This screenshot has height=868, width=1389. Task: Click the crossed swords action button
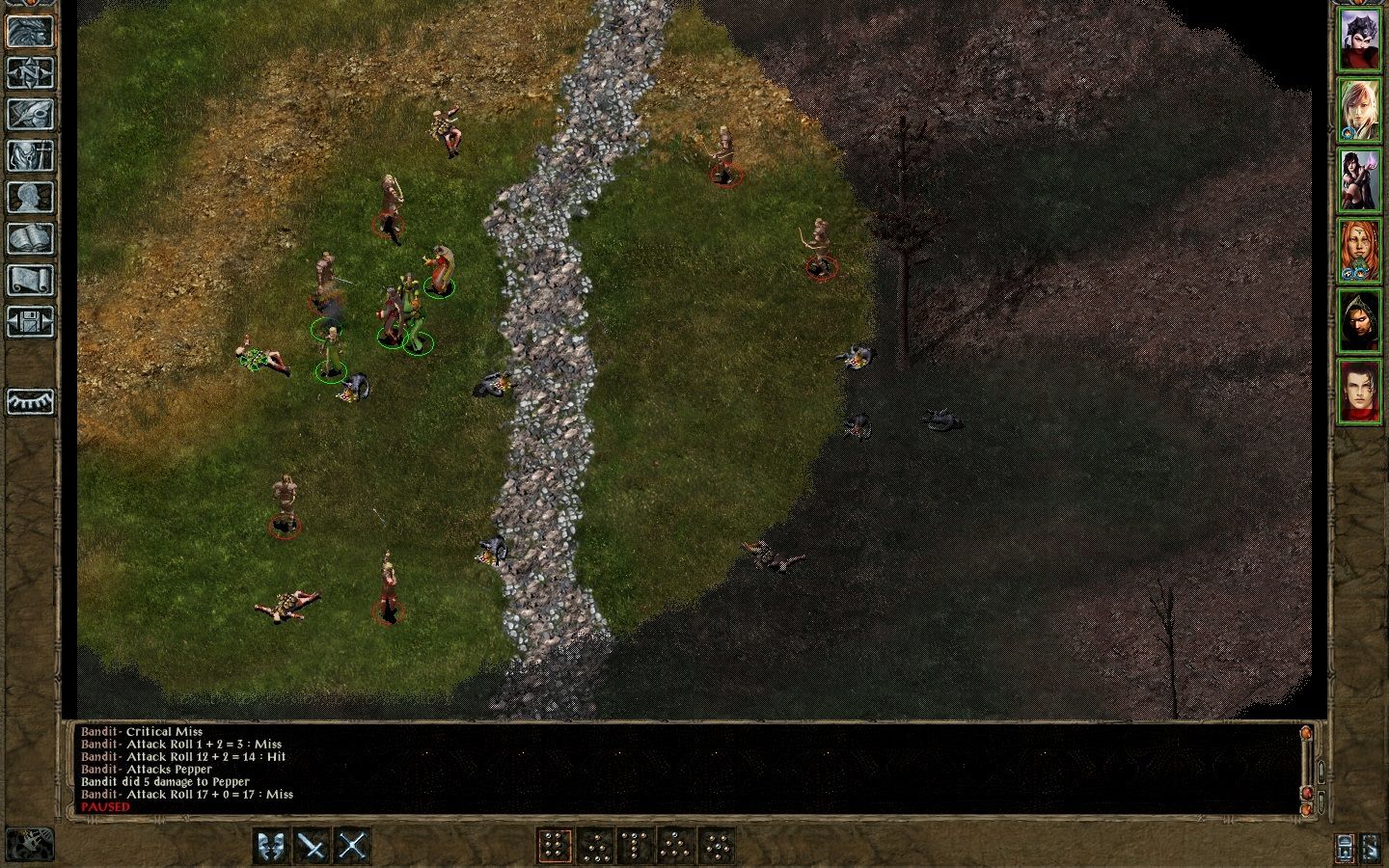click(x=353, y=847)
